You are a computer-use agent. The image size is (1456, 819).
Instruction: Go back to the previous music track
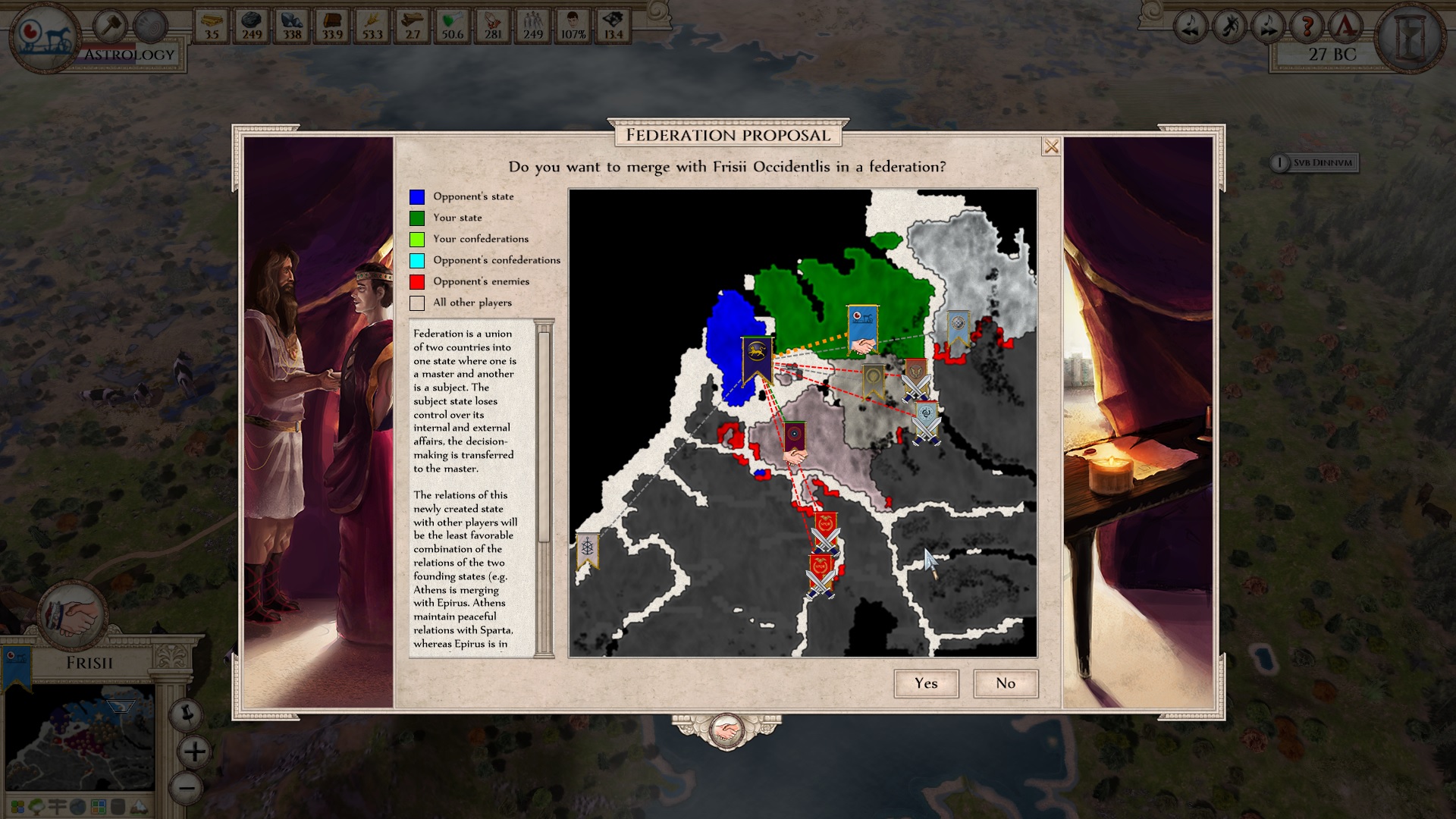pos(1191,27)
